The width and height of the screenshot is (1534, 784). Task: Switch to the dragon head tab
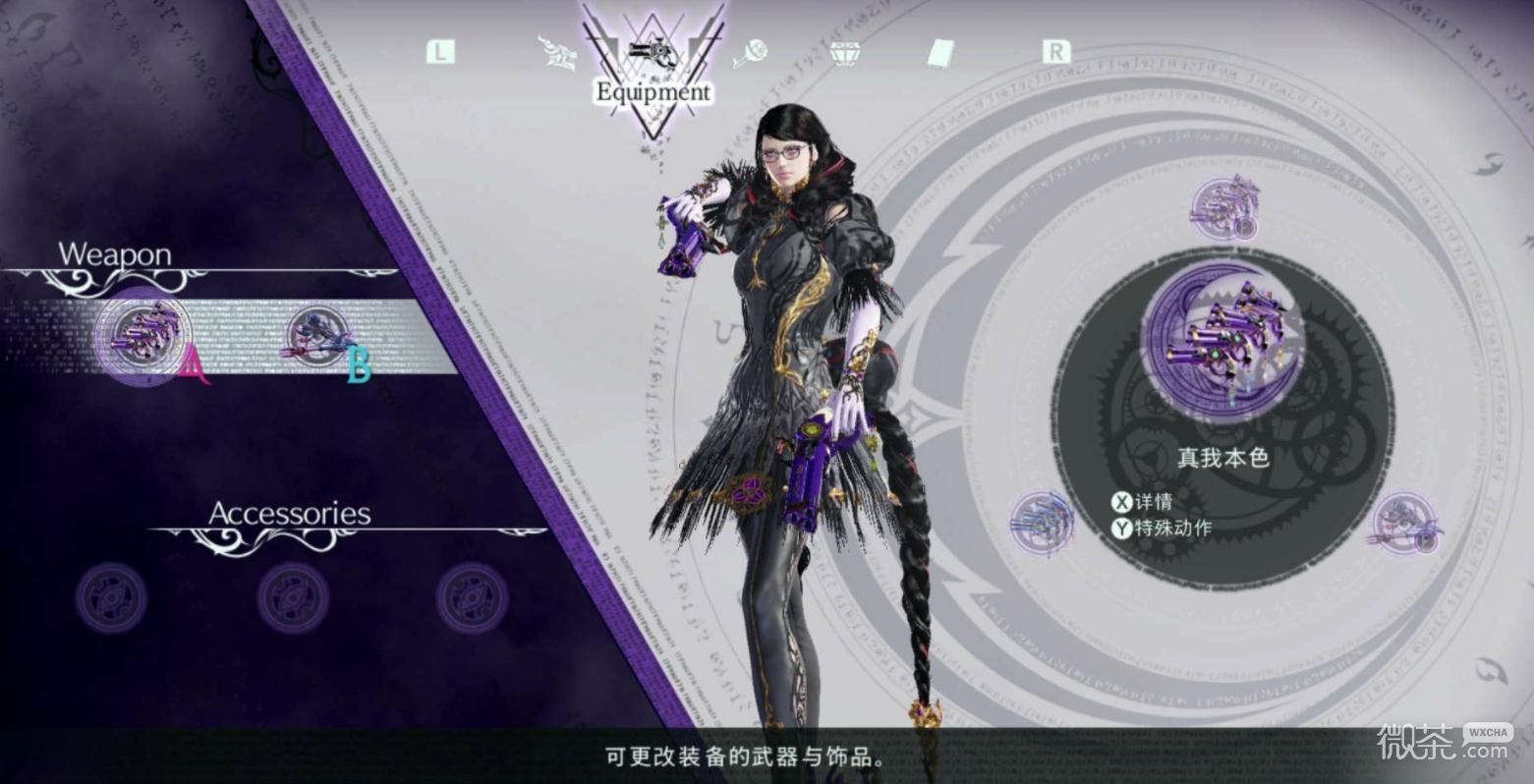(x=558, y=53)
